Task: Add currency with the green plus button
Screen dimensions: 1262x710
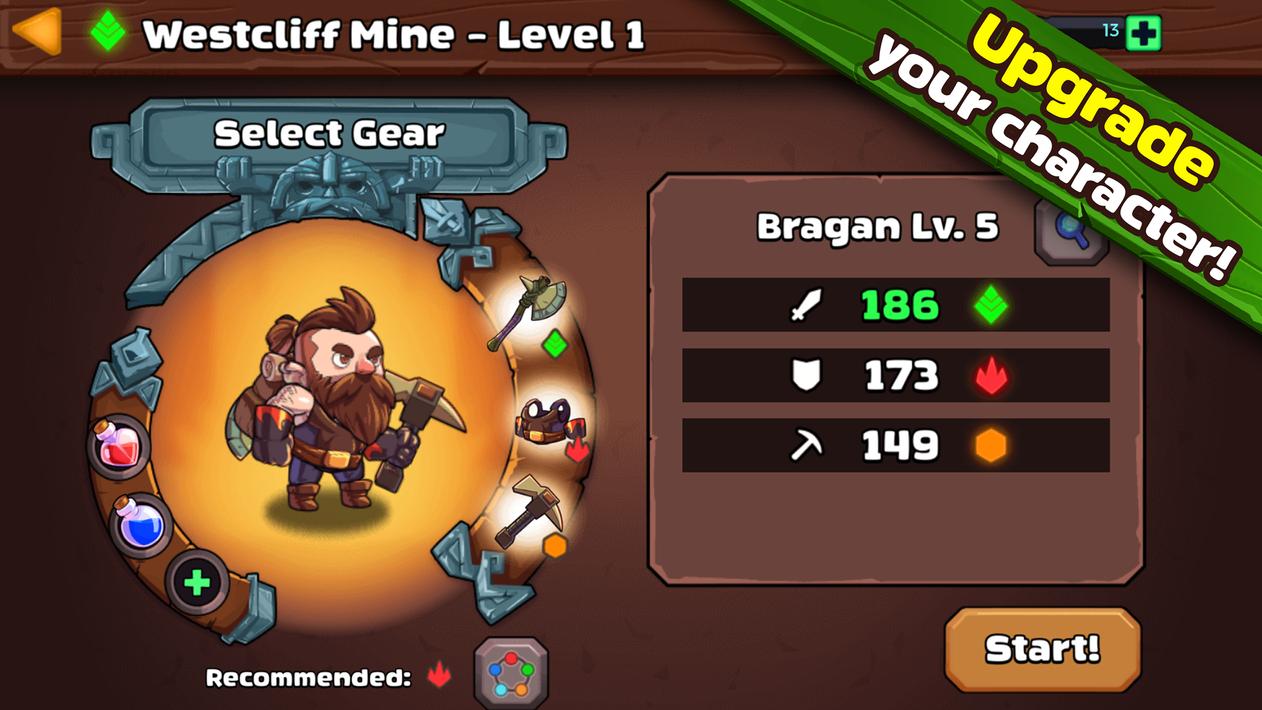Action: (x=1143, y=33)
